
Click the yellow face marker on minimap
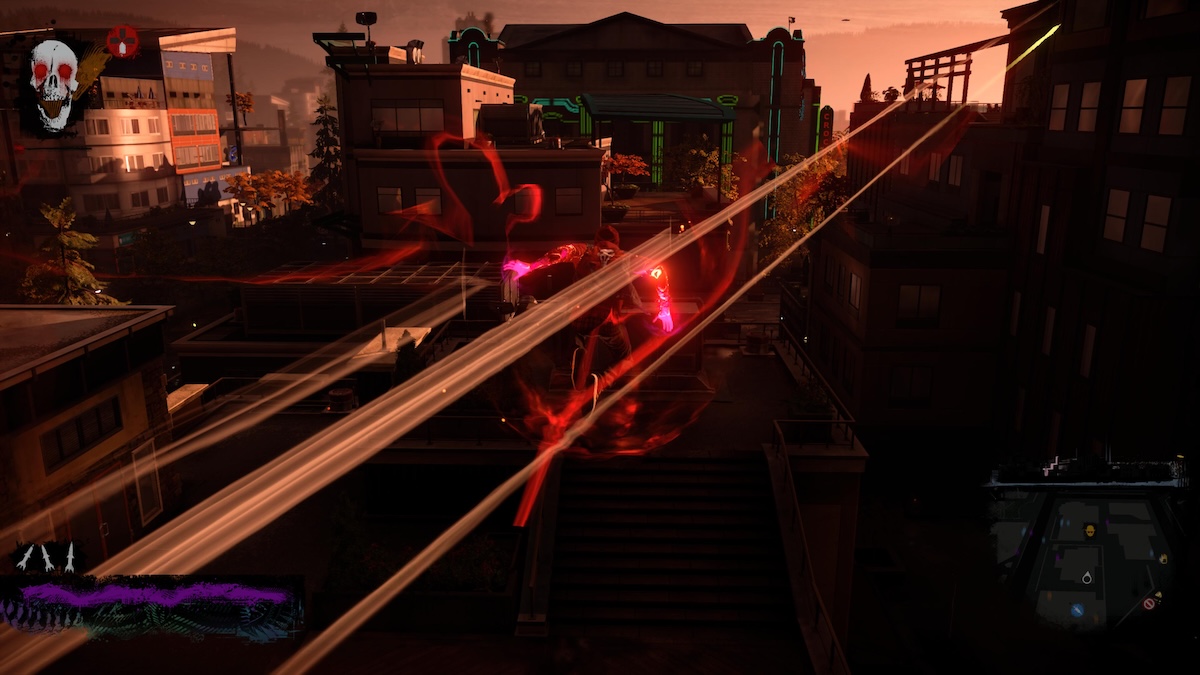pos(1090,529)
